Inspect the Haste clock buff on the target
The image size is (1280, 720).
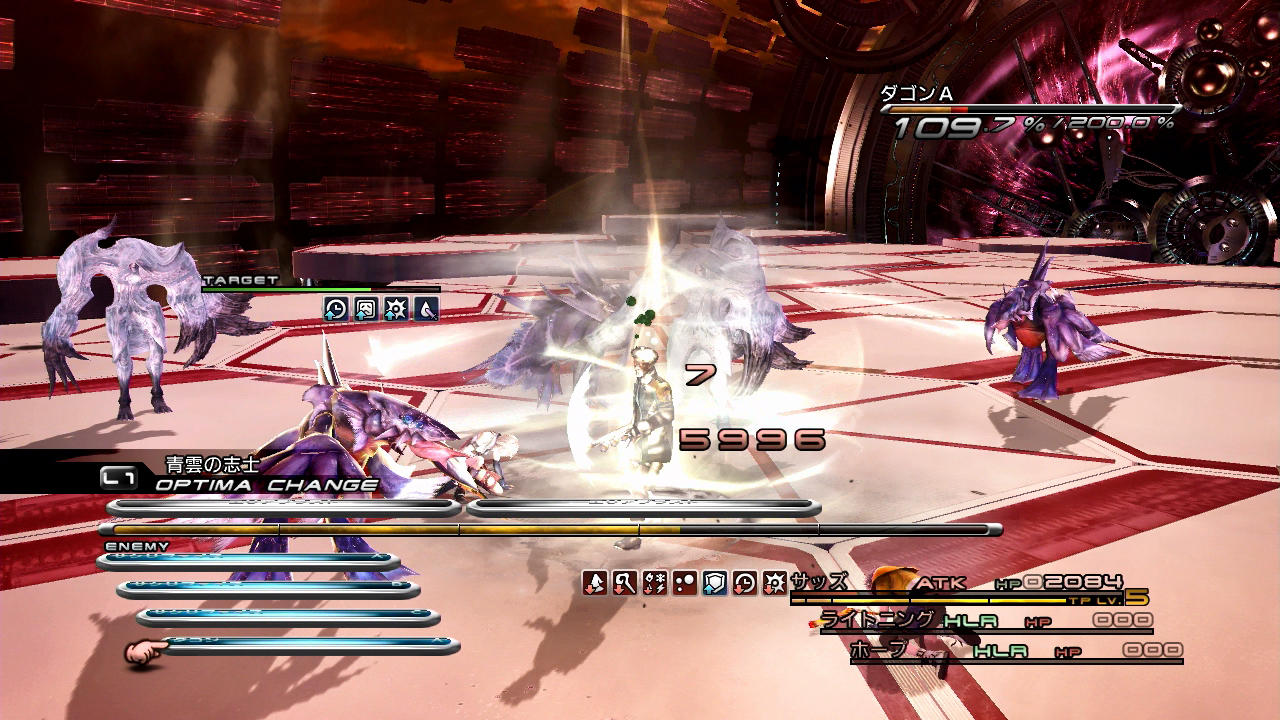(336, 309)
